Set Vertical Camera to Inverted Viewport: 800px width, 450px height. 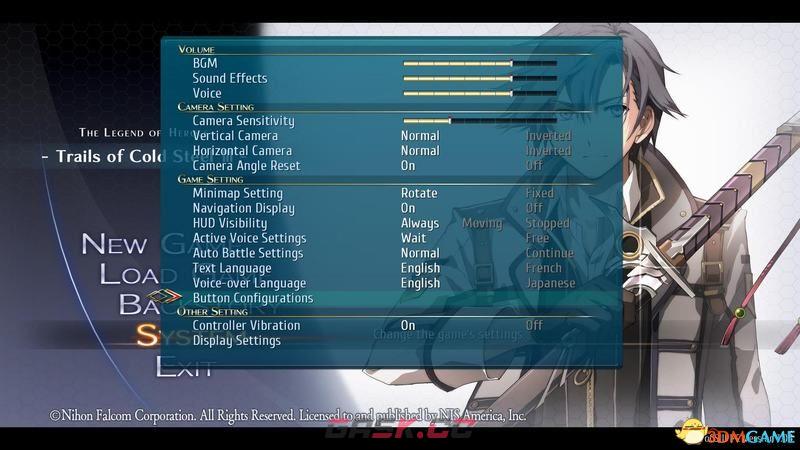548,136
